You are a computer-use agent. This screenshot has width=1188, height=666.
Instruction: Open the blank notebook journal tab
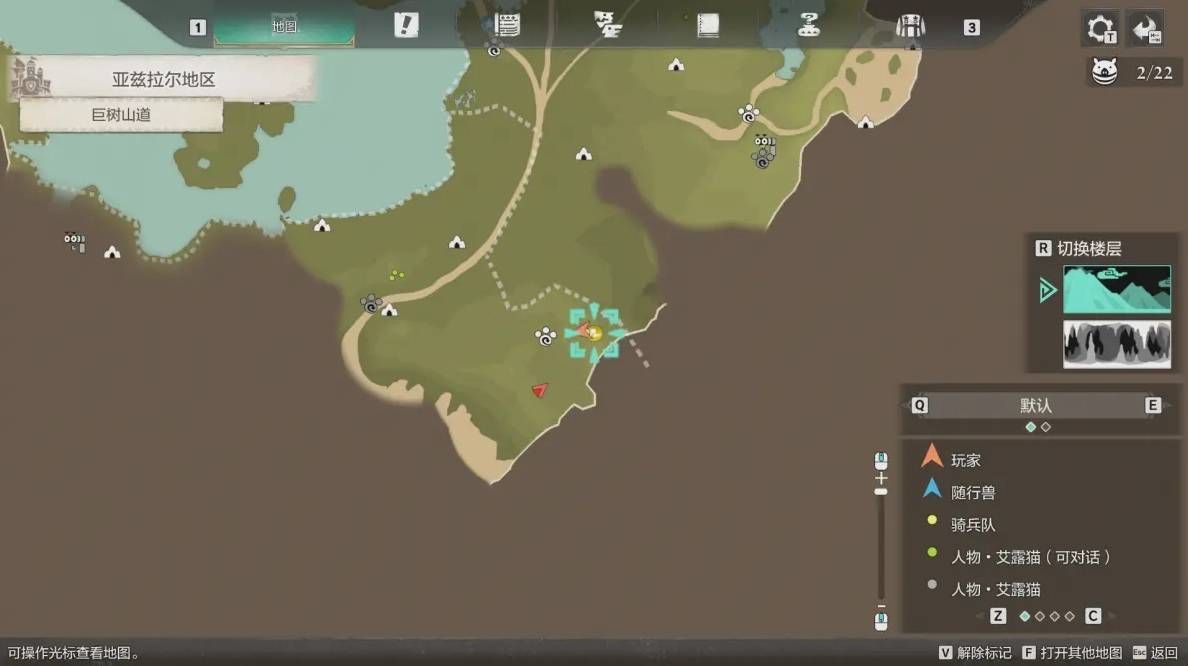(708, 26)
